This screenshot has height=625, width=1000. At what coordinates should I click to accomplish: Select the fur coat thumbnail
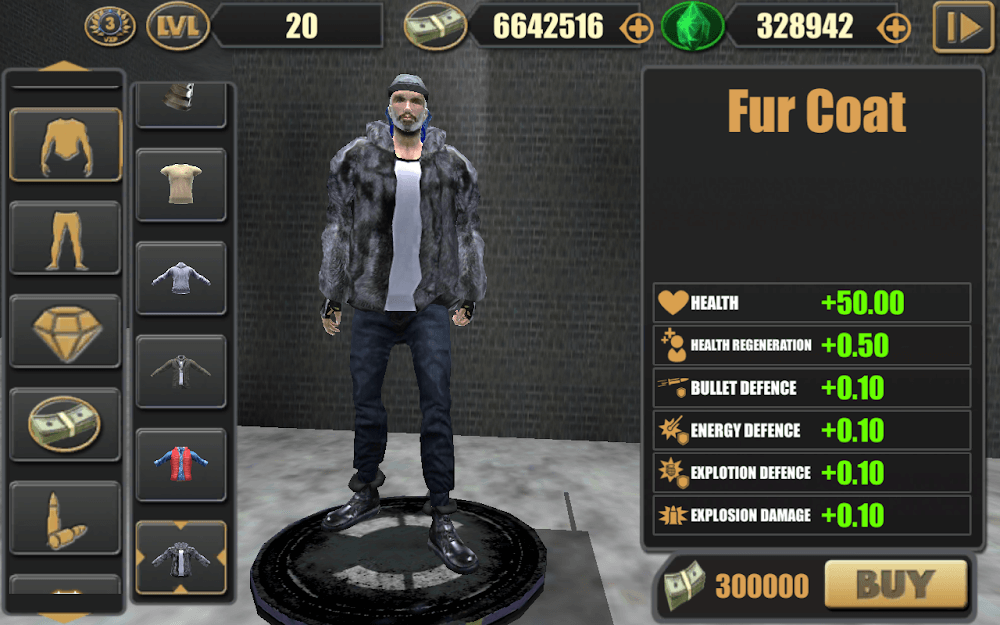[x=181, y=558]
